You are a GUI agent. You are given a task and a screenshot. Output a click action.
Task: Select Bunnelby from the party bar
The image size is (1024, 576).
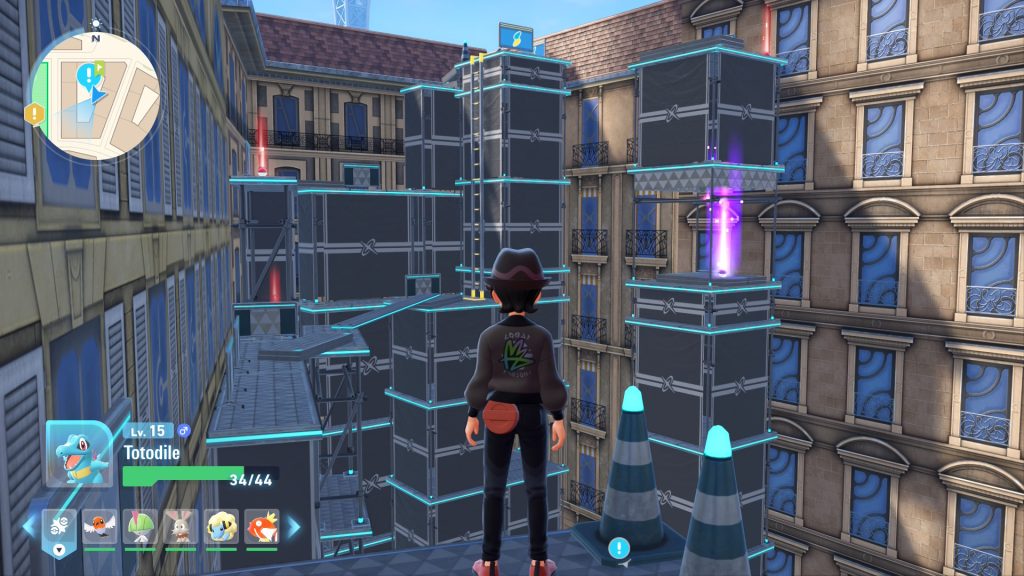(x=179, y=526)
